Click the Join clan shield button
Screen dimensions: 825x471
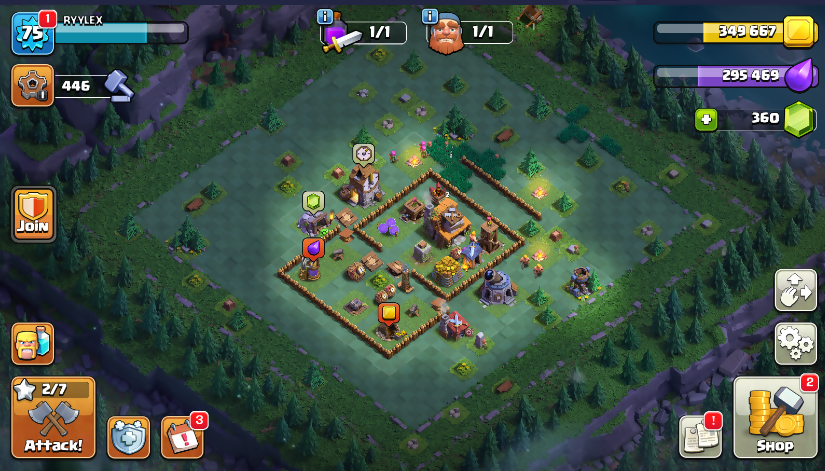(33, 214)
